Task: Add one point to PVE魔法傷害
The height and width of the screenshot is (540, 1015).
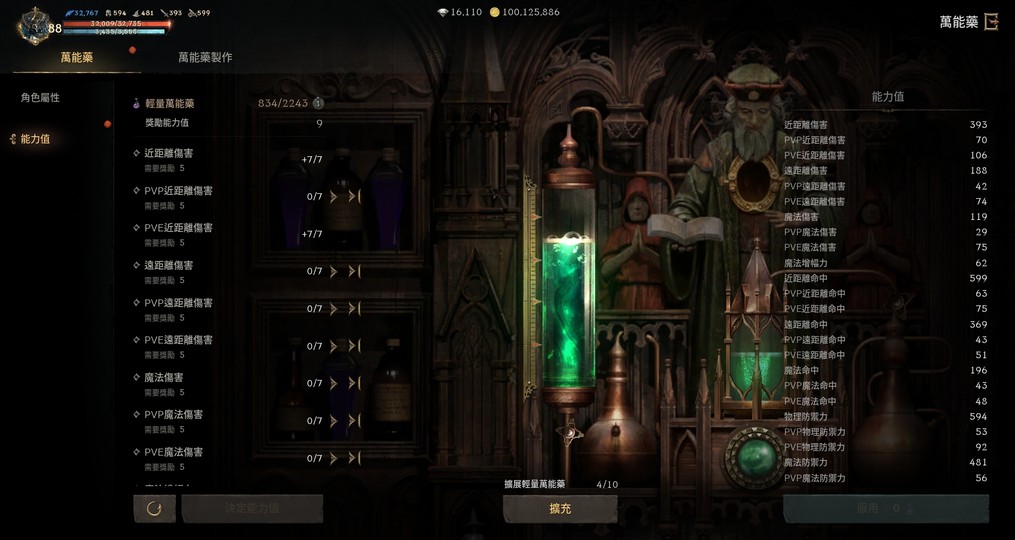Action: pos(334,459)
